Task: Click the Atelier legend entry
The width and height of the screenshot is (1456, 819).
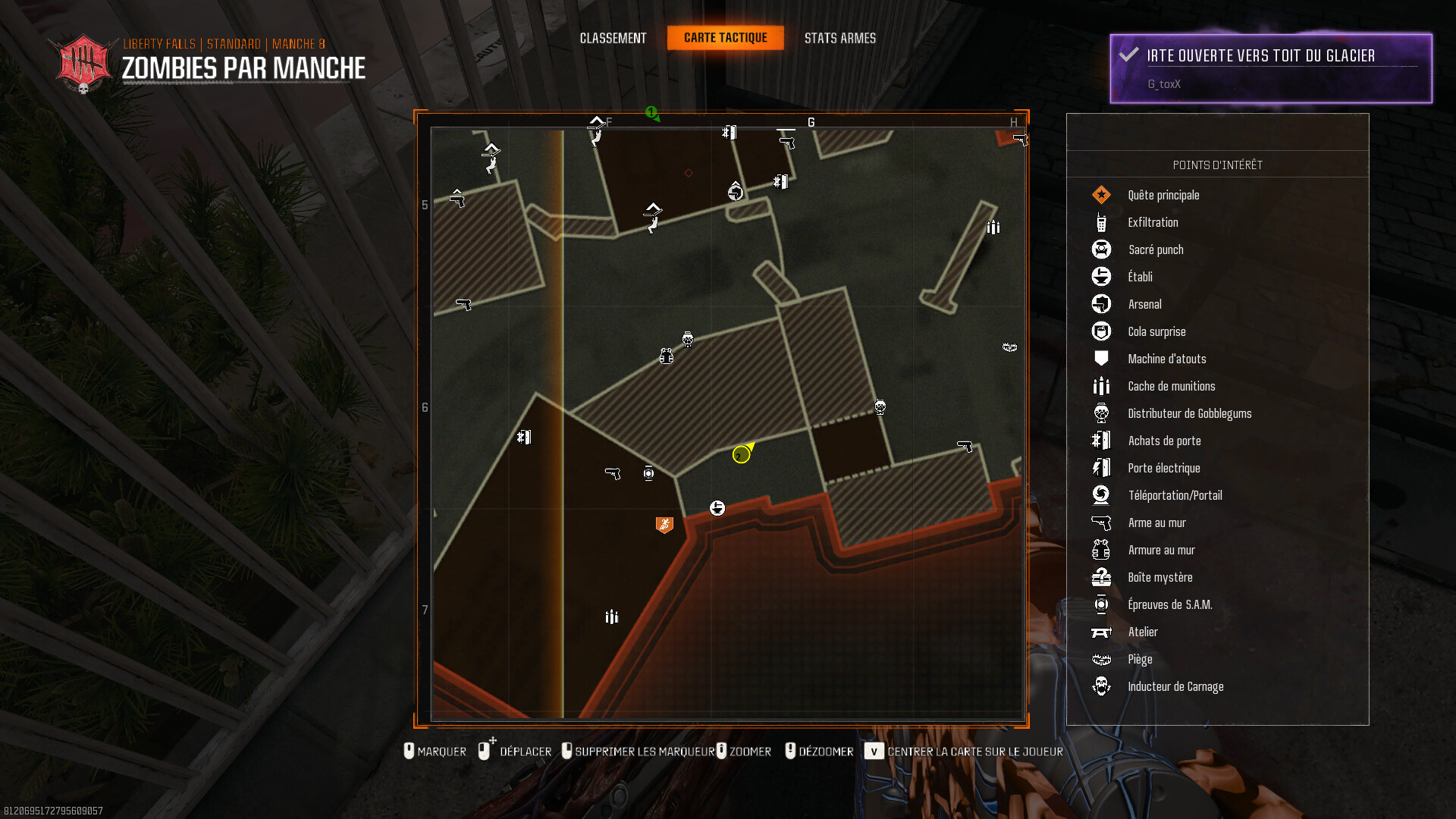Action: [1142, 632]
